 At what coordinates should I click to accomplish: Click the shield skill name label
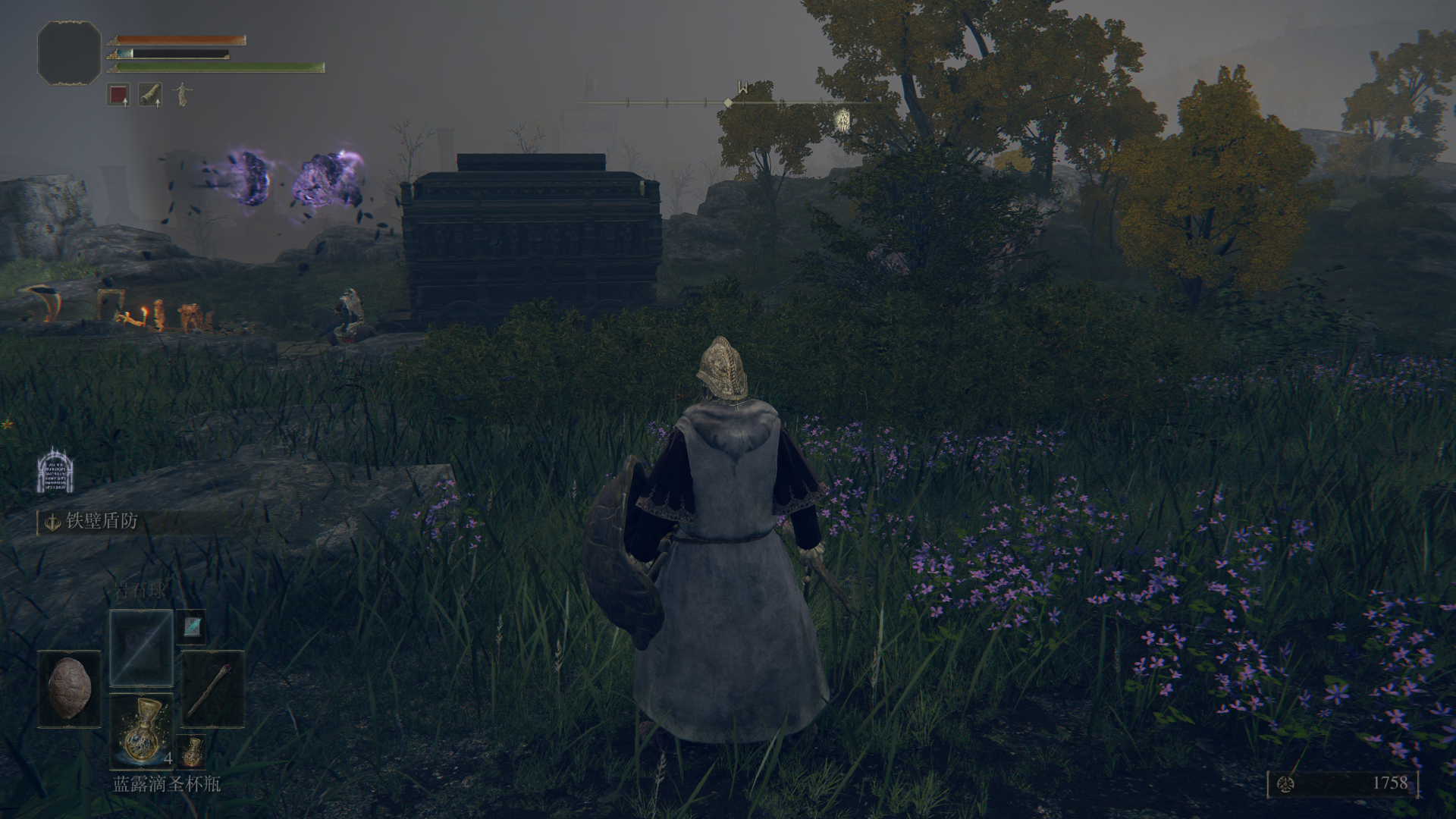pyautogui.click(x=102, y=522)
